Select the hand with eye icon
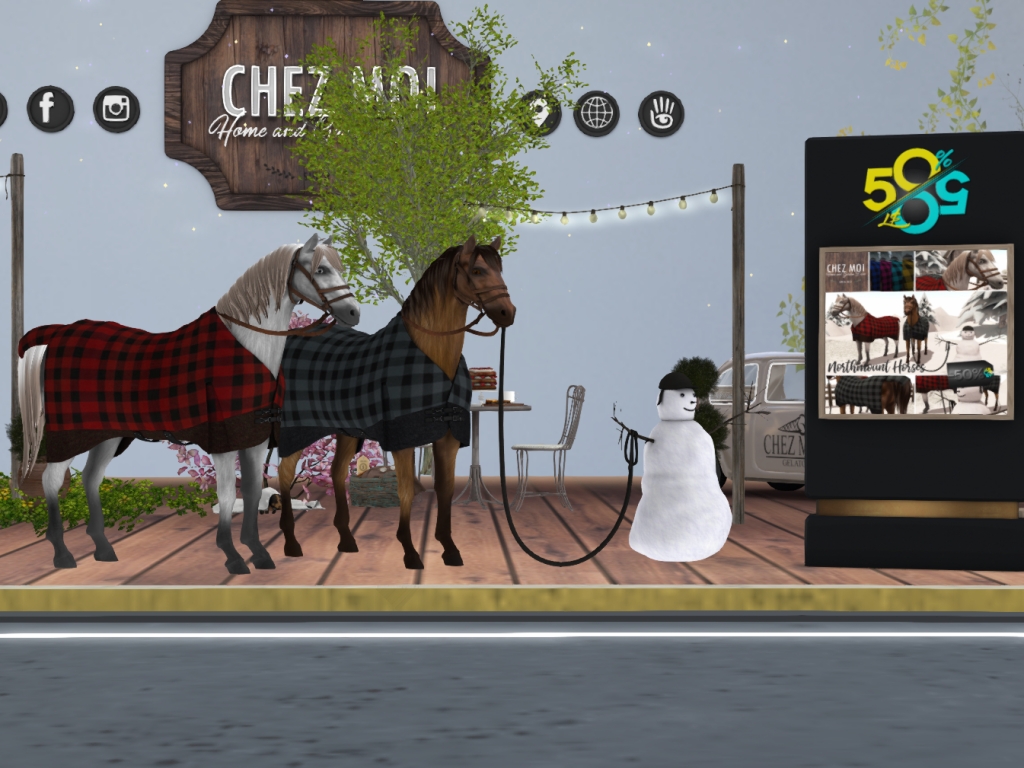This screenshot has width=1024, height=768. click(661, 113)
